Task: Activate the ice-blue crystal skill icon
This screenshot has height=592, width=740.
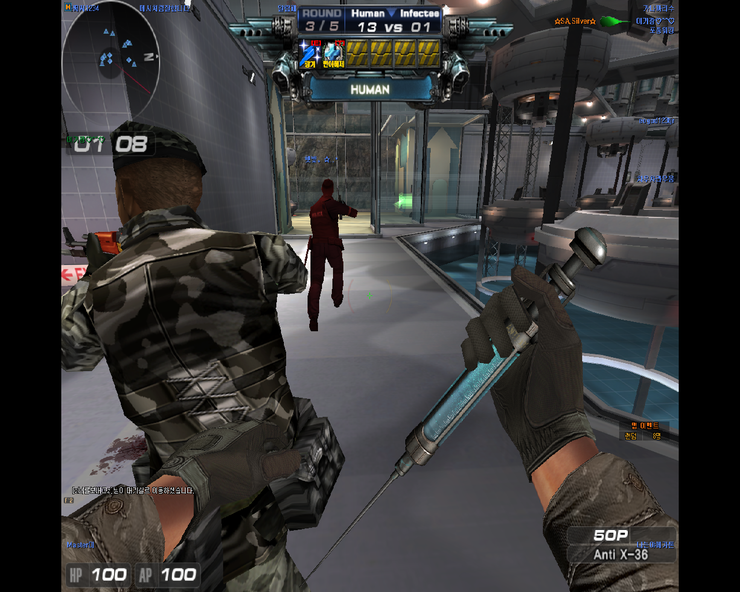Action: coord(333,53)
